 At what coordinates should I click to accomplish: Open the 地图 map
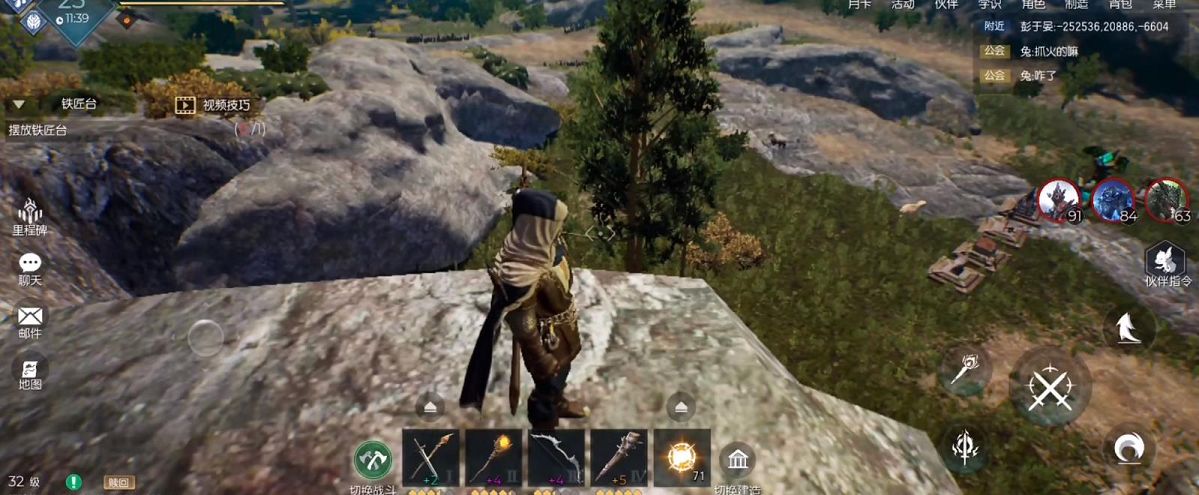30,372
